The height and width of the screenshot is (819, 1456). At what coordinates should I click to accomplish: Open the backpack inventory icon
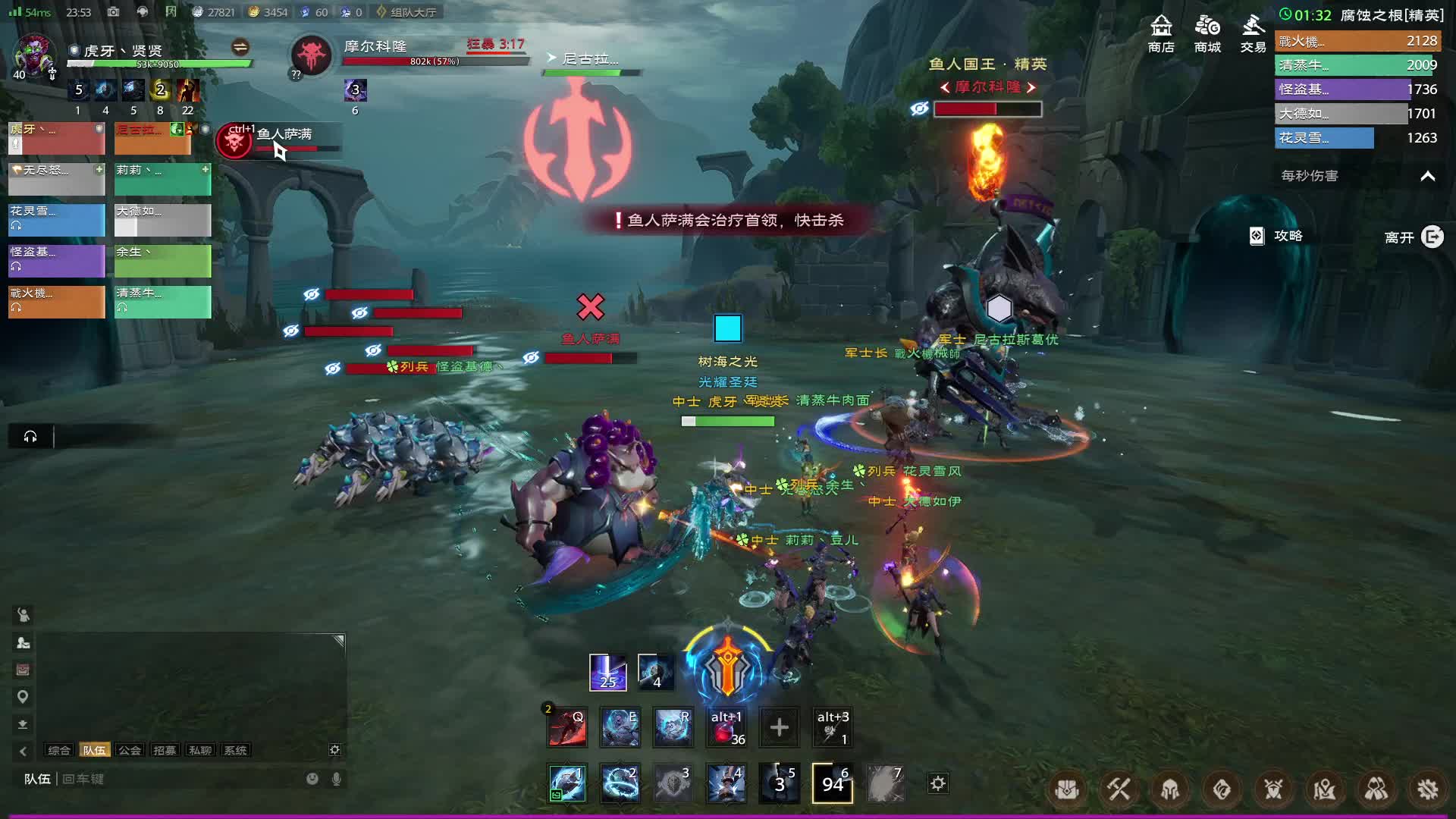pos(1067,790)
